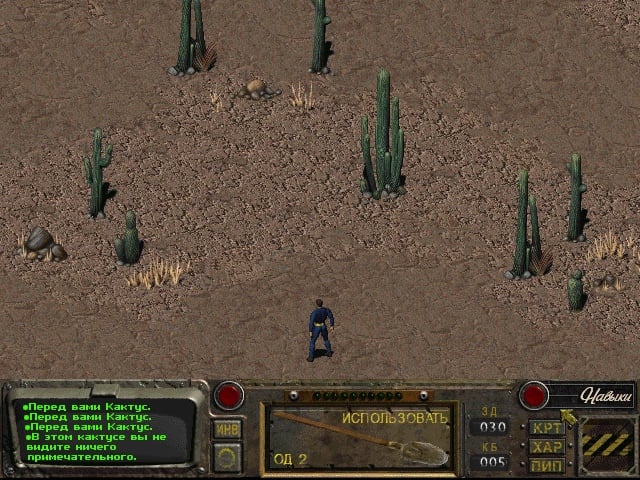Screen dimensions: 640x480
Task: Click the green message log monitor
Action: pos(98,430)
